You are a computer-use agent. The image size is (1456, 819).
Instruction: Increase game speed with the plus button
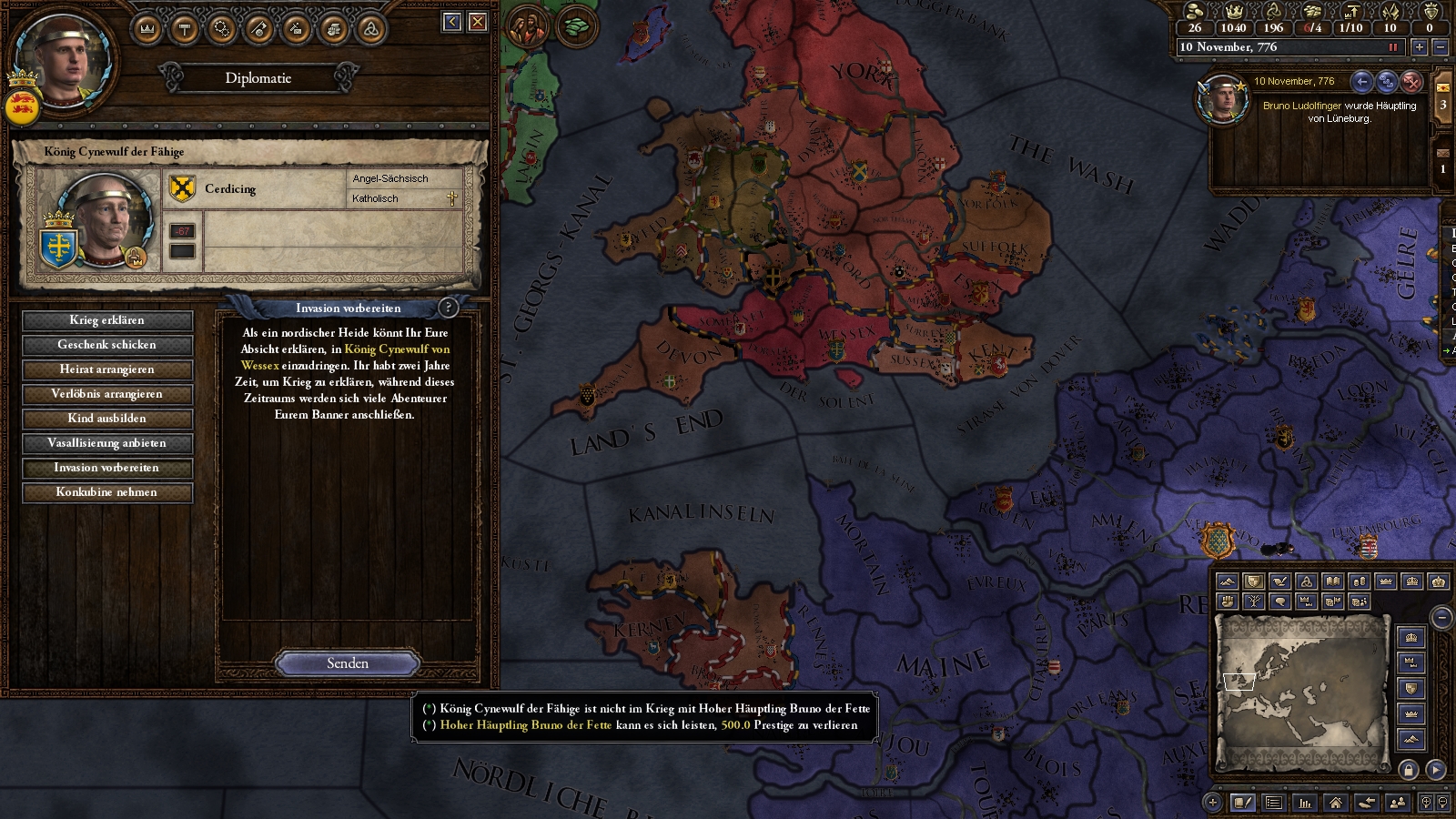(1420, 47)
